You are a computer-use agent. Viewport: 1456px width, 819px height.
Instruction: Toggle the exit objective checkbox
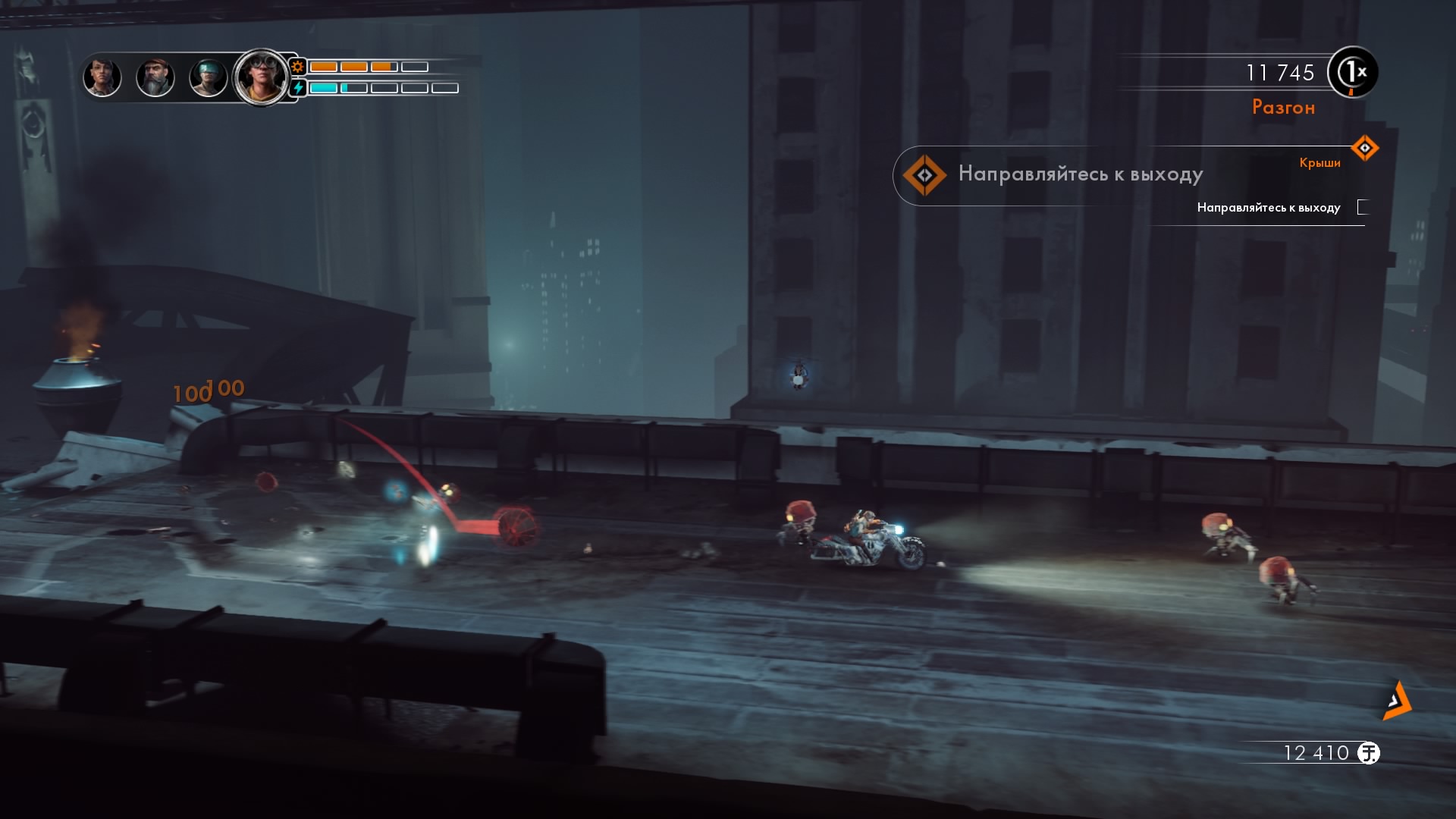click(1363, 207)
